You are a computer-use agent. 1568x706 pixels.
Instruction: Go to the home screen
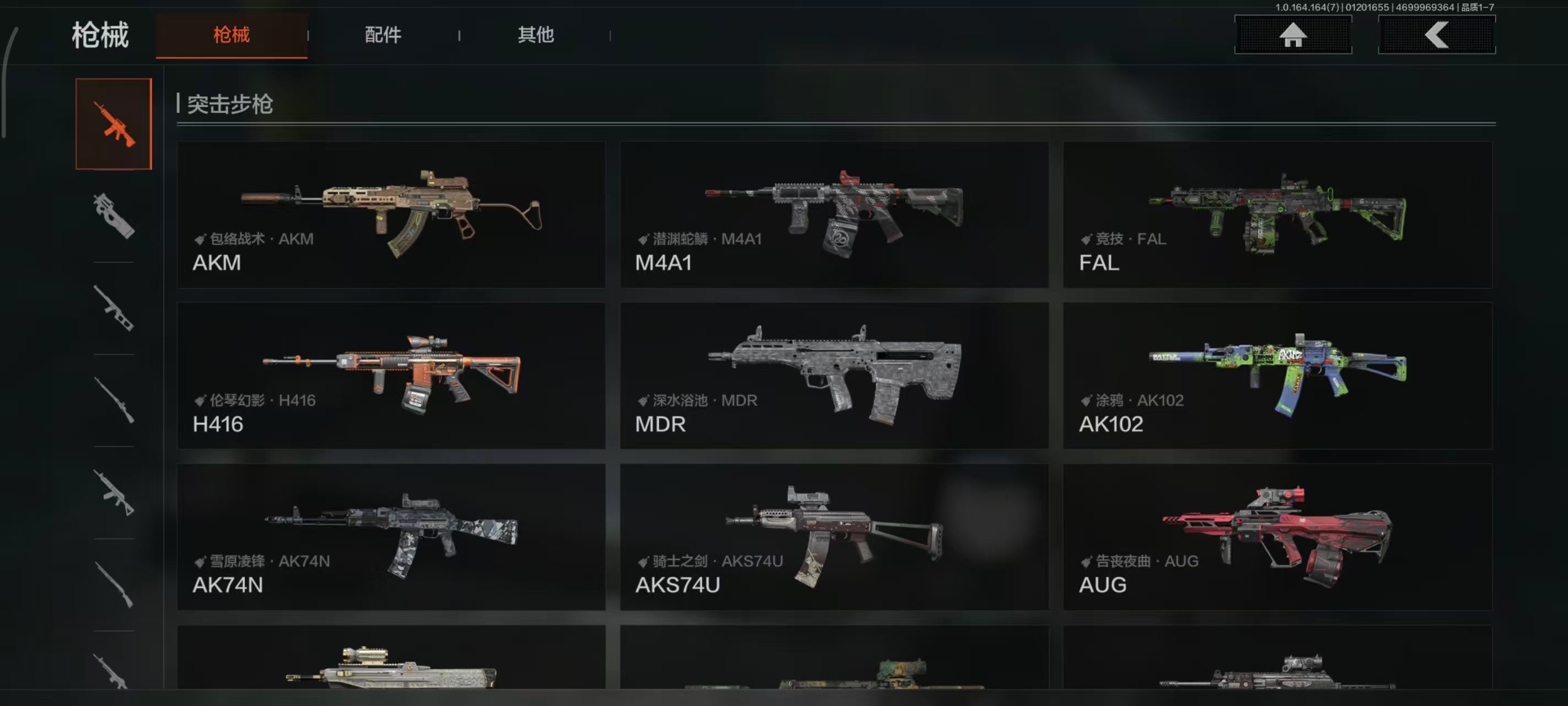tap(1292, 35)
